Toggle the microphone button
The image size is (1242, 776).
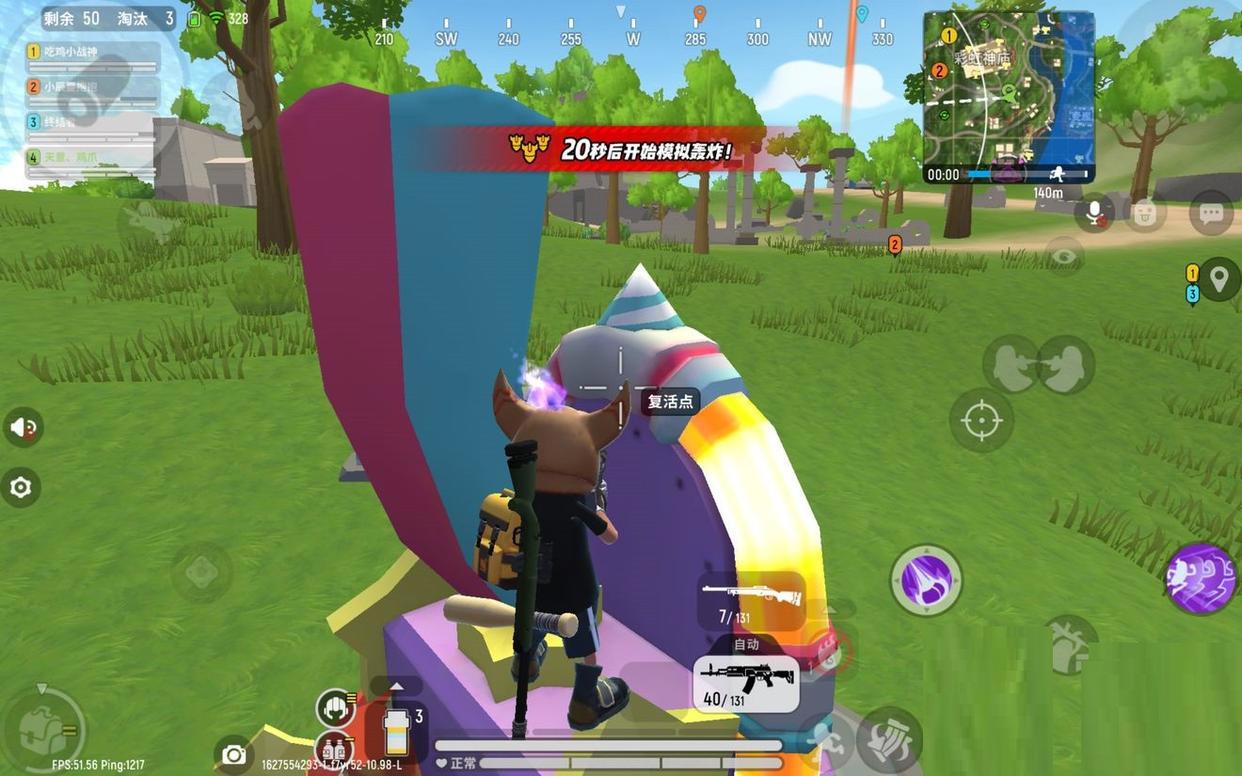pos(1095,210)
